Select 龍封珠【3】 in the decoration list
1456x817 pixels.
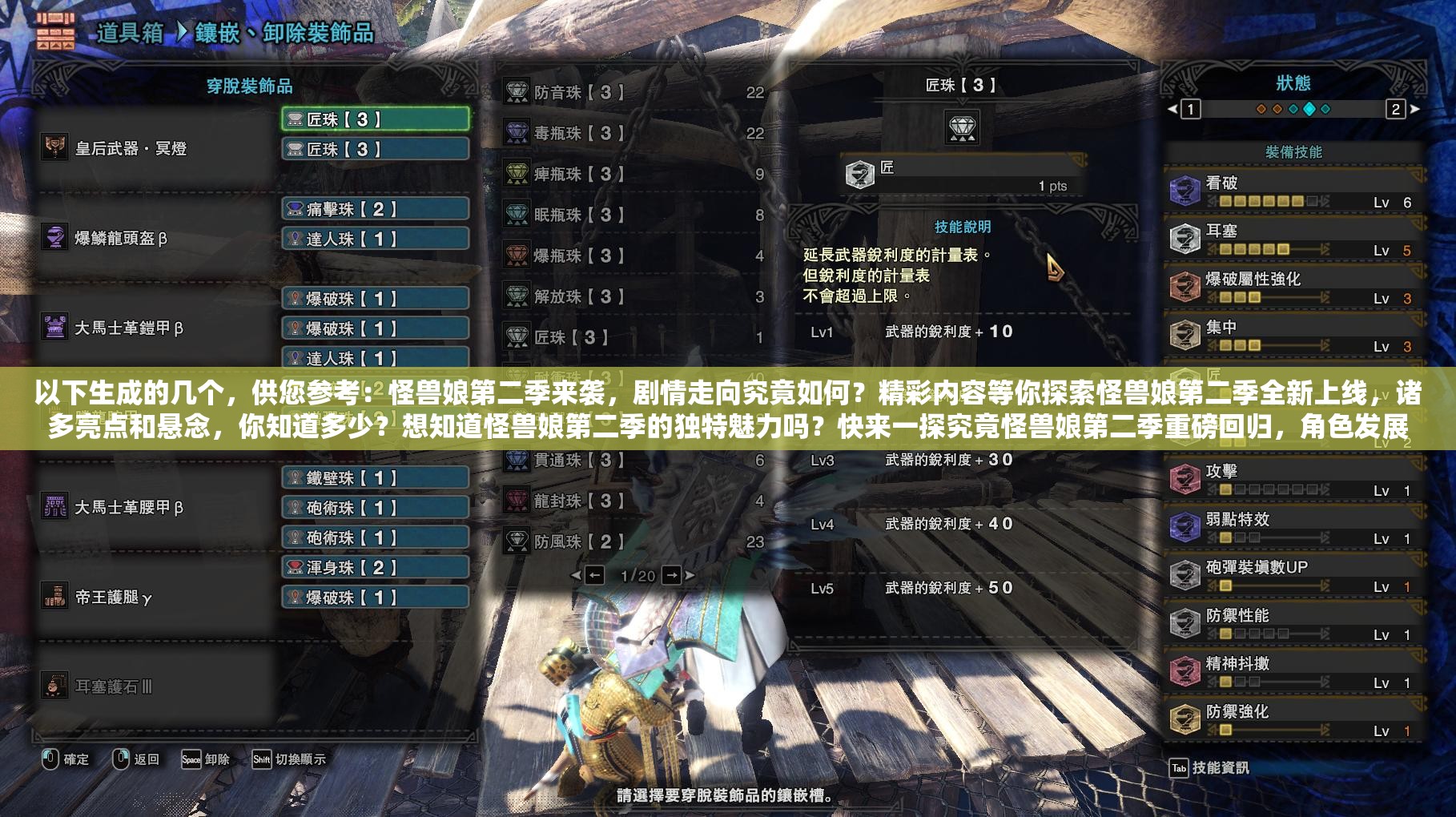(x=633, y=501)
